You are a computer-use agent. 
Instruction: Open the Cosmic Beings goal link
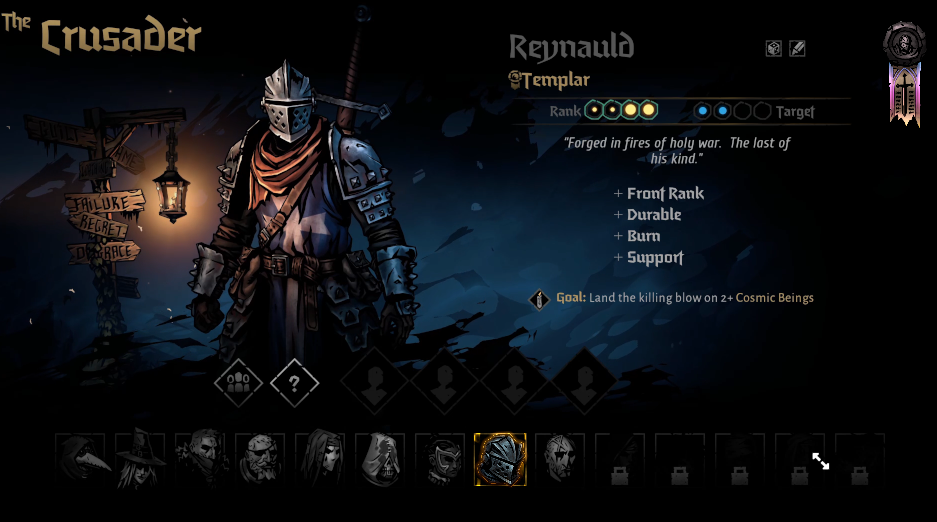[x=774, y=298]
